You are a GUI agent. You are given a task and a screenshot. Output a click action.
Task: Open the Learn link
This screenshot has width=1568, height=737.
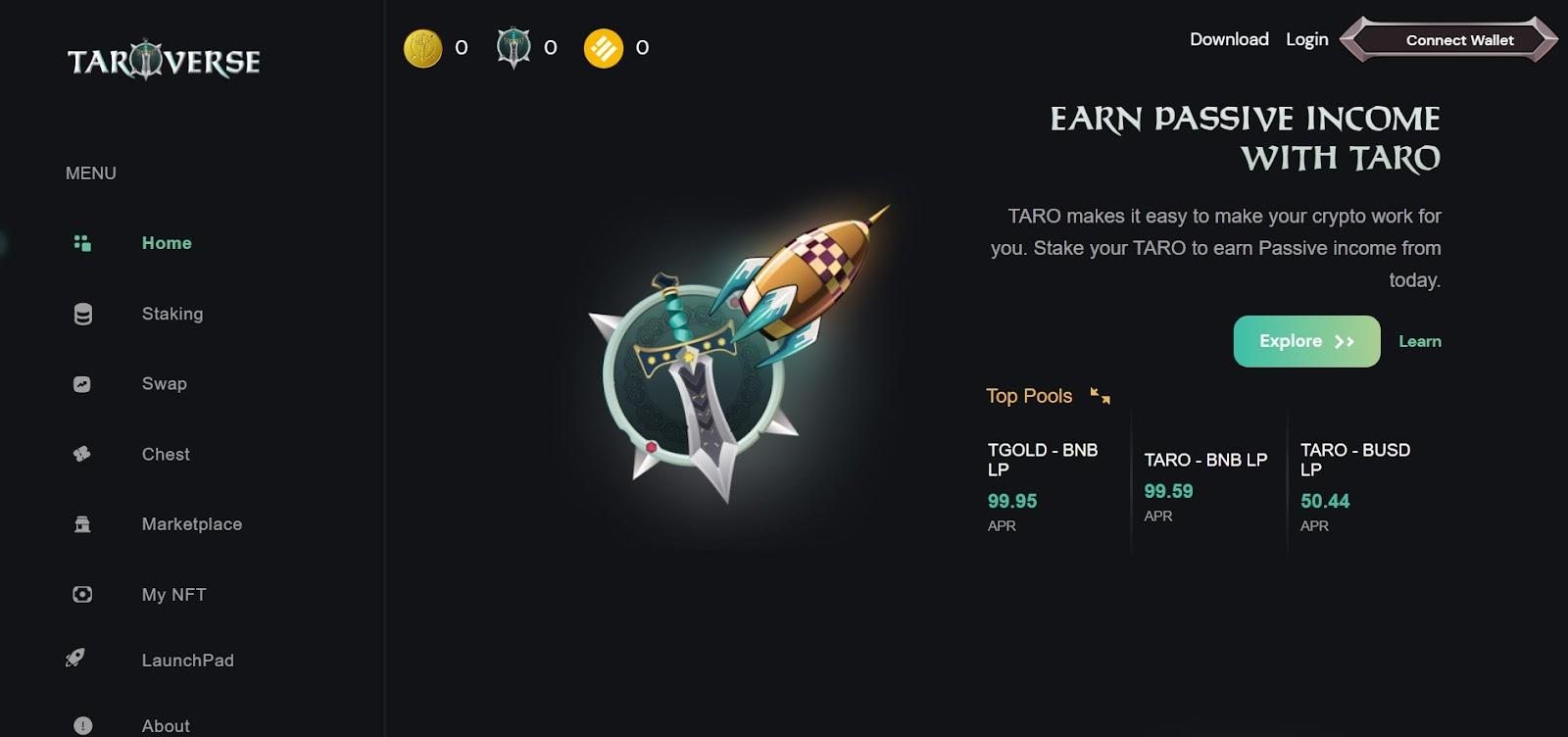[x=1419, y=341]
